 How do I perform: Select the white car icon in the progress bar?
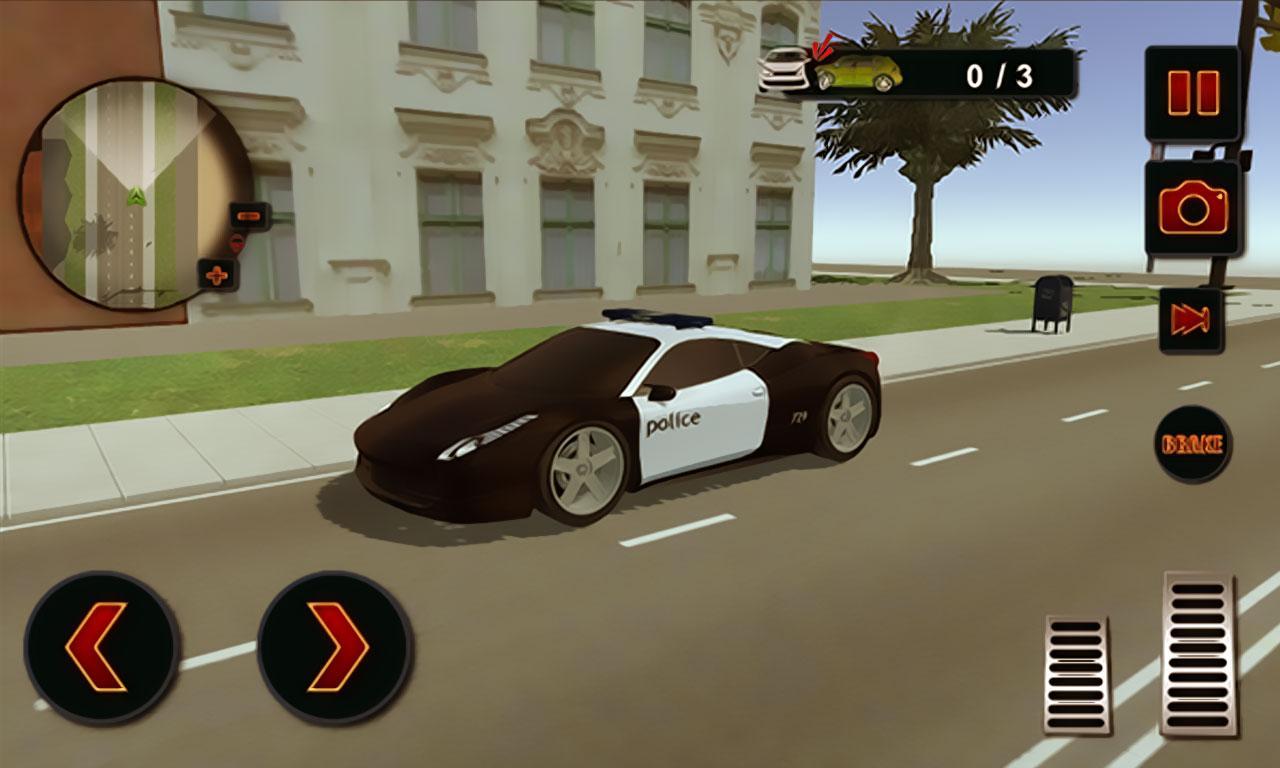tap(783, 70)
